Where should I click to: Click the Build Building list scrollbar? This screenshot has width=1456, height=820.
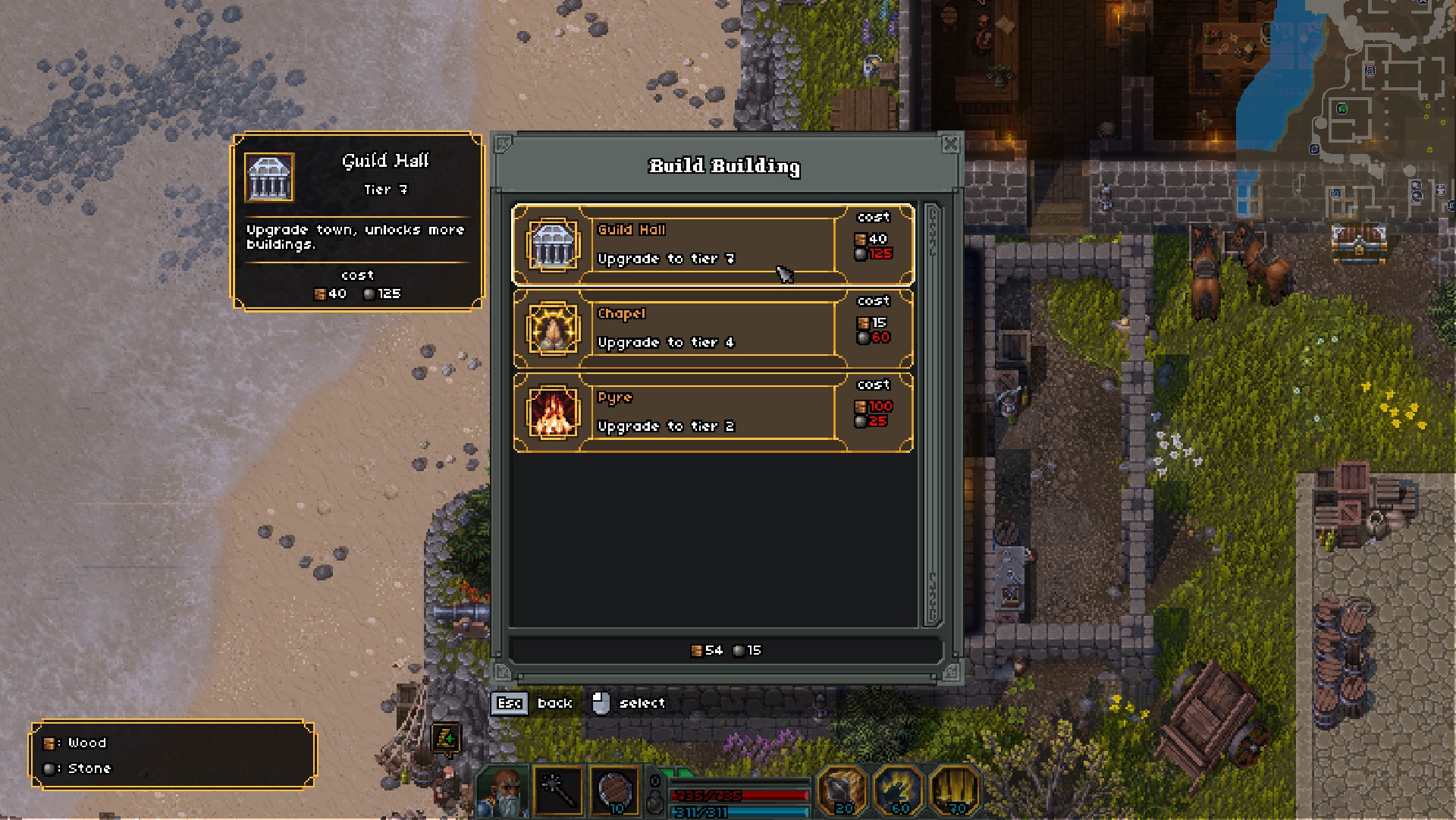coord(932,414)
